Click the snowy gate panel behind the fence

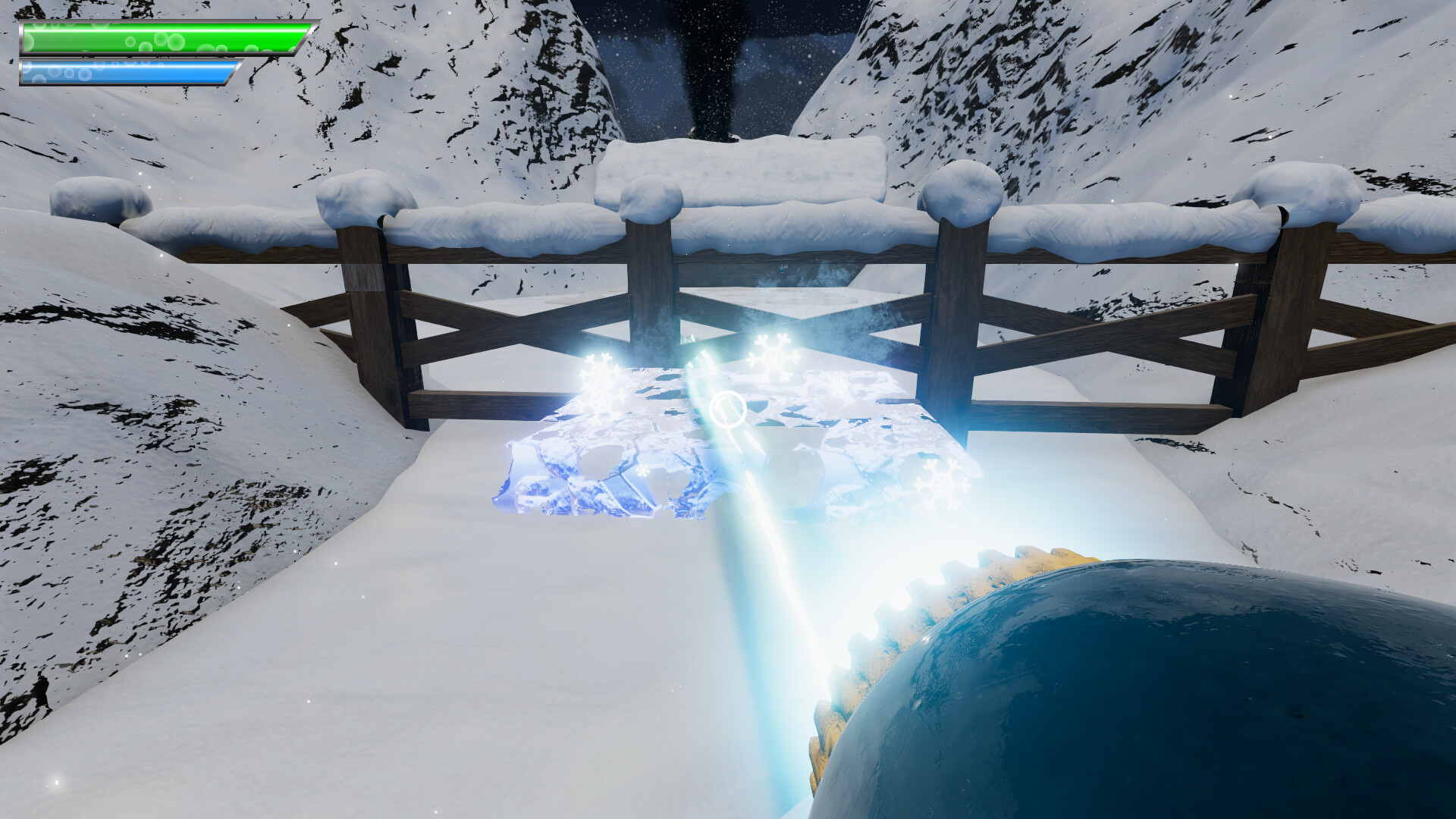[743, 167]
